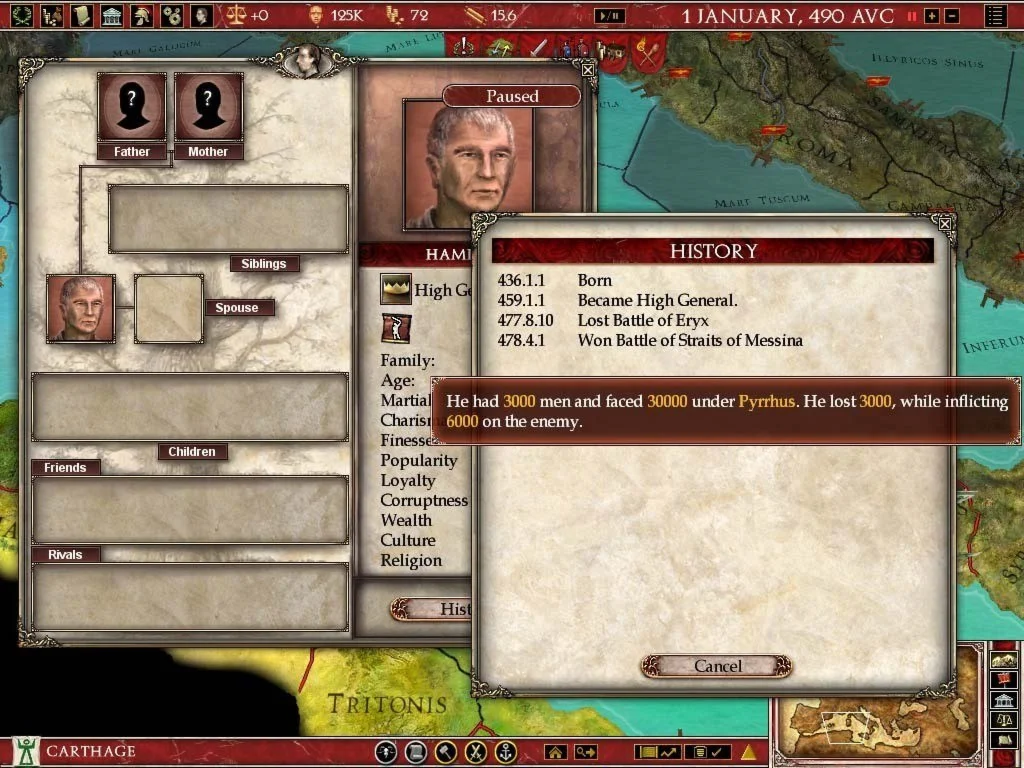Open the scroll icon in top bar

tap(82, 15)
